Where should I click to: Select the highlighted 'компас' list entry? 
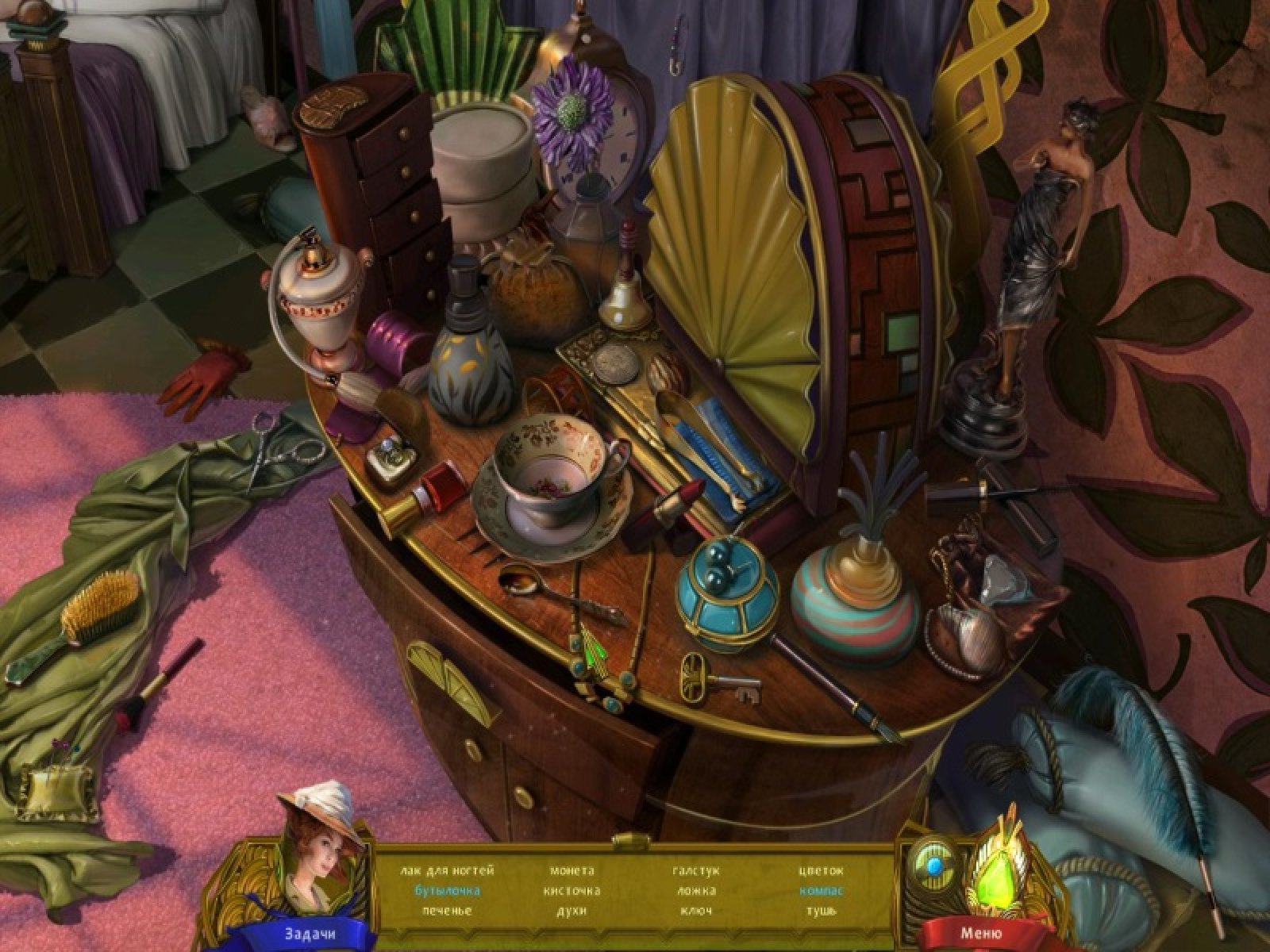click(822, 890)
